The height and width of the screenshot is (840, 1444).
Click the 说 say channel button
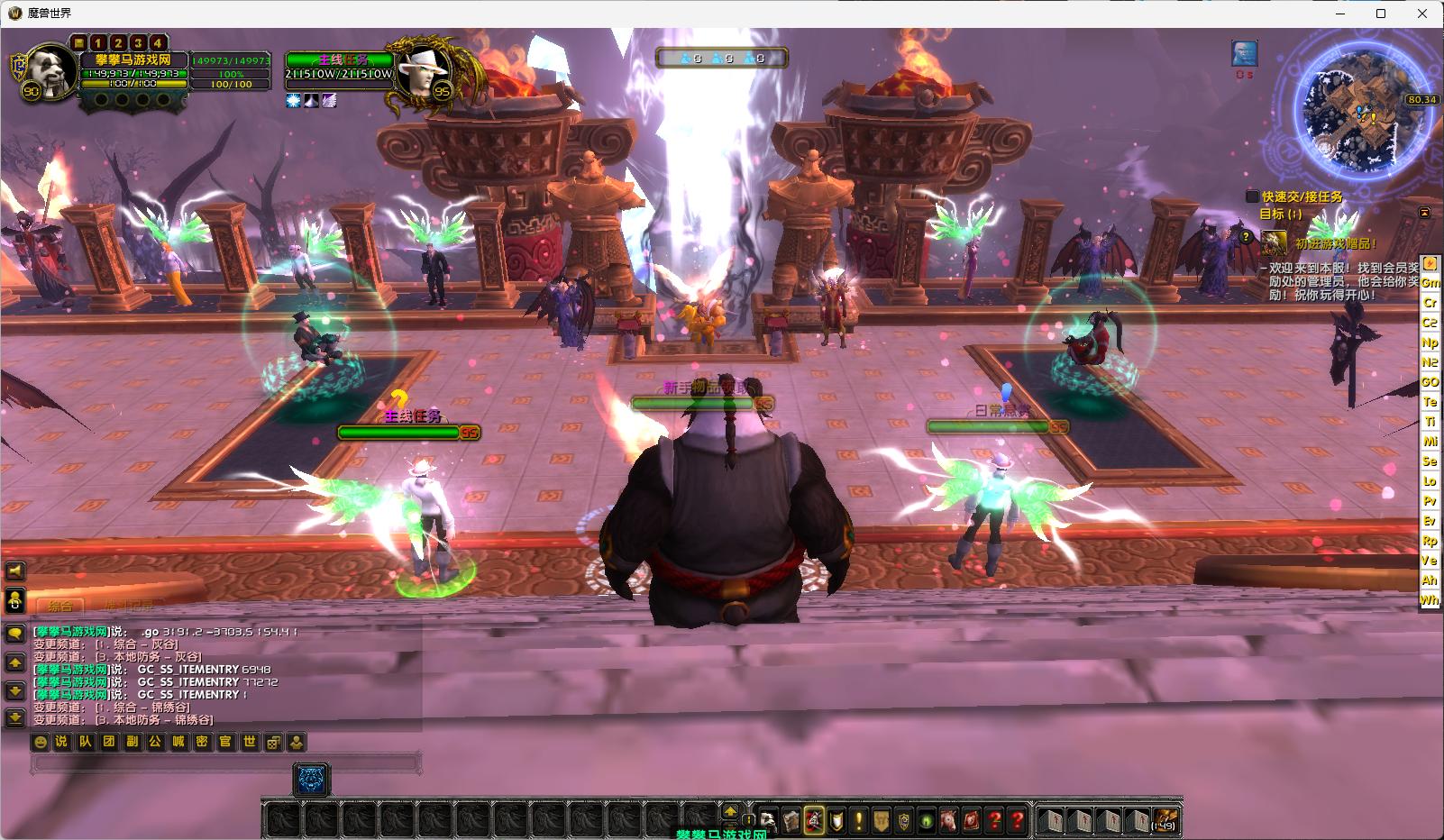coord(61,742)
